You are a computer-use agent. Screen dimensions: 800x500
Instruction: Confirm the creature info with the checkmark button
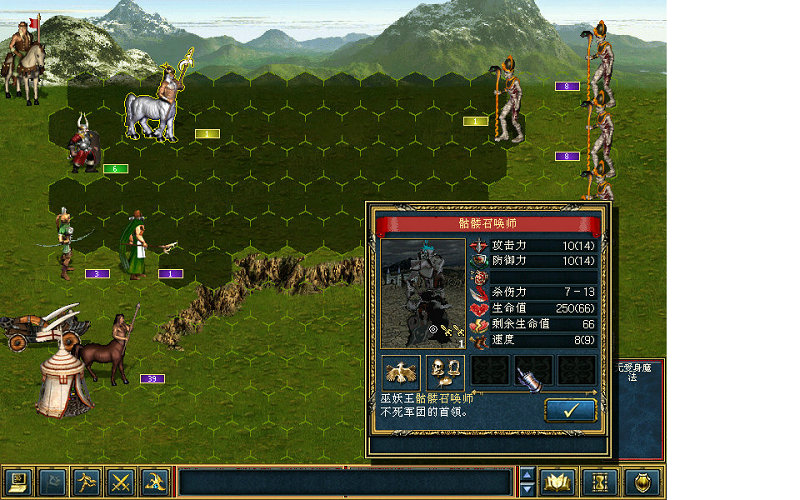coord(570,410)
